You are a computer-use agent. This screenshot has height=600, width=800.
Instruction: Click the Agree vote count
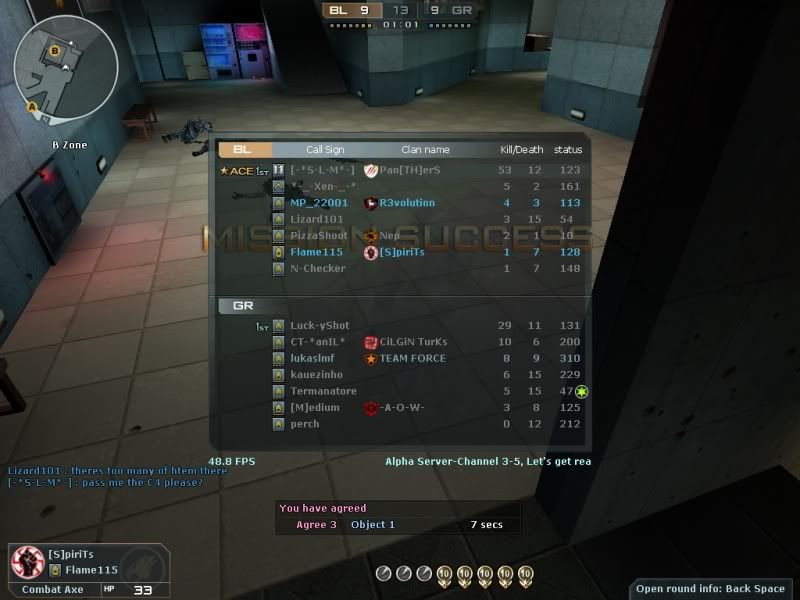316,524
